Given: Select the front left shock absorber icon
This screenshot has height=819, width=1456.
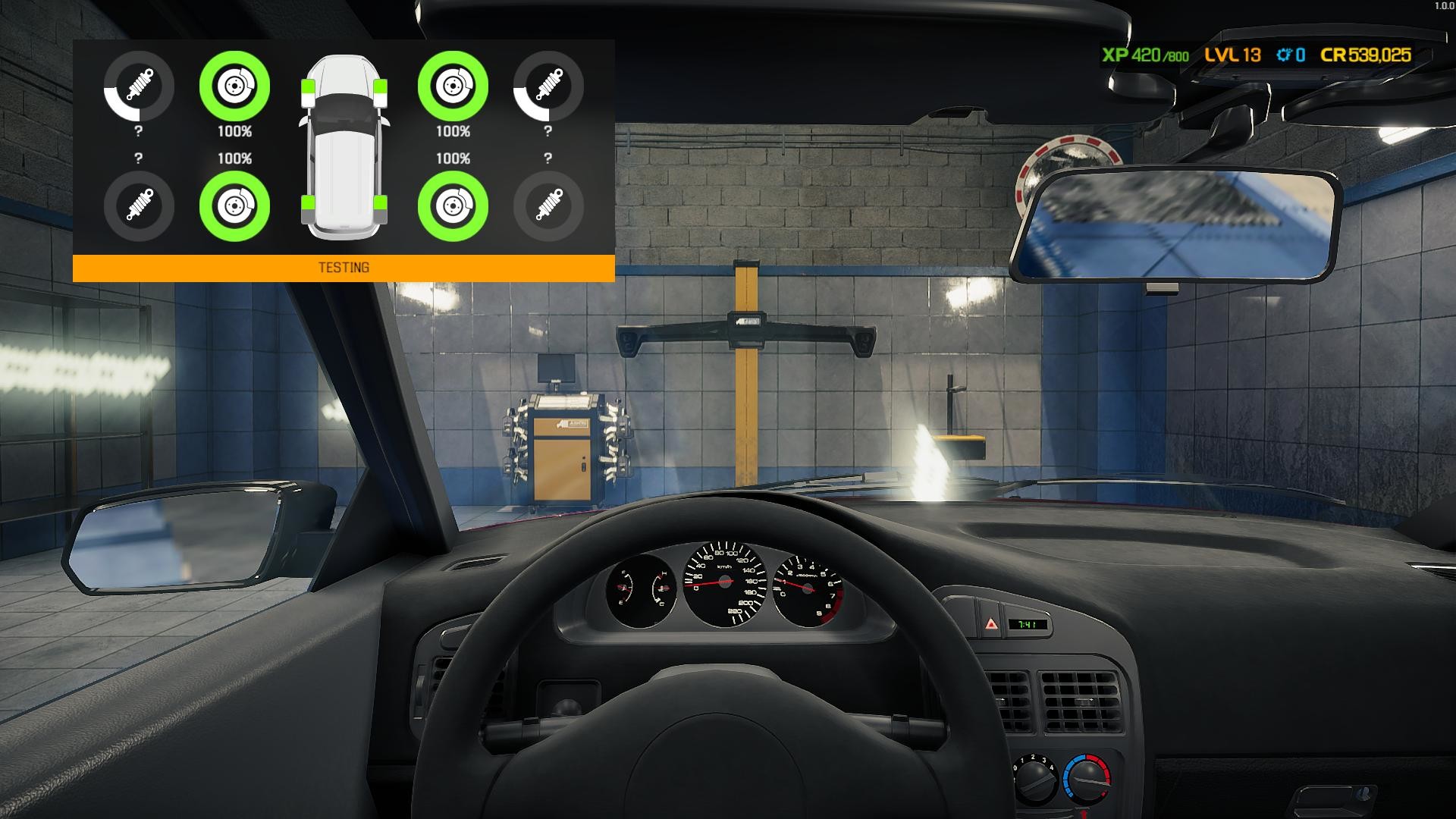Looking at the screenshot, I should coord(137,87).
